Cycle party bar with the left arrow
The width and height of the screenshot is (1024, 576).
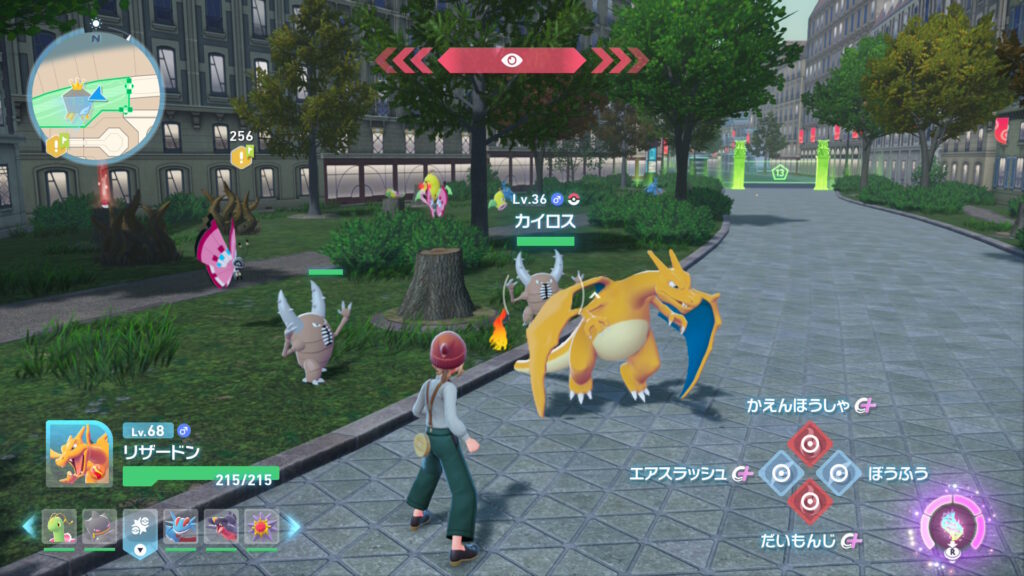coord(29,526)
